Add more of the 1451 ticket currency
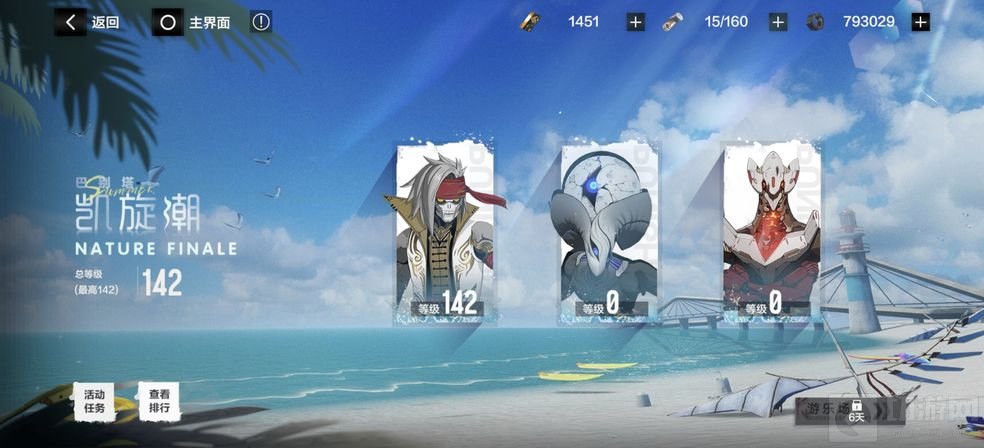Image resolution: width=984 pixels, height=448 pixels. (636, 22)
